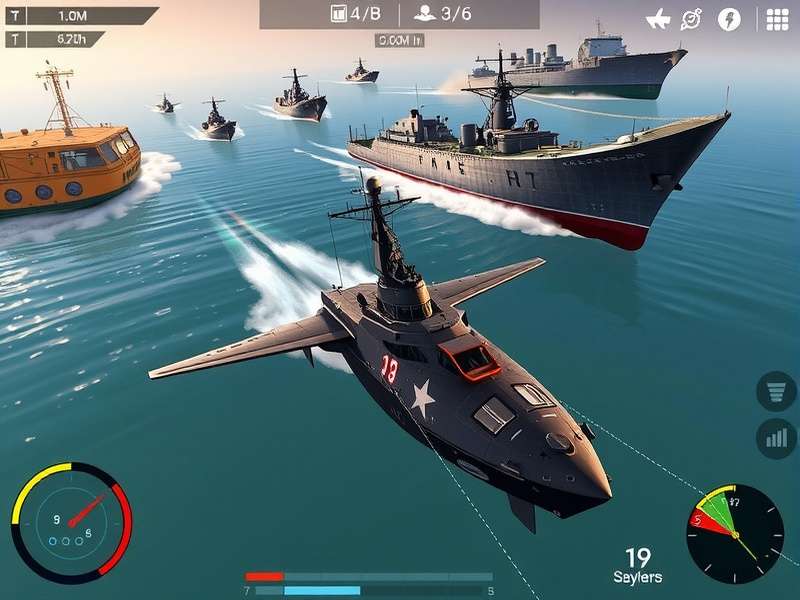Click the radar compass dial

[x=735, y=533]
